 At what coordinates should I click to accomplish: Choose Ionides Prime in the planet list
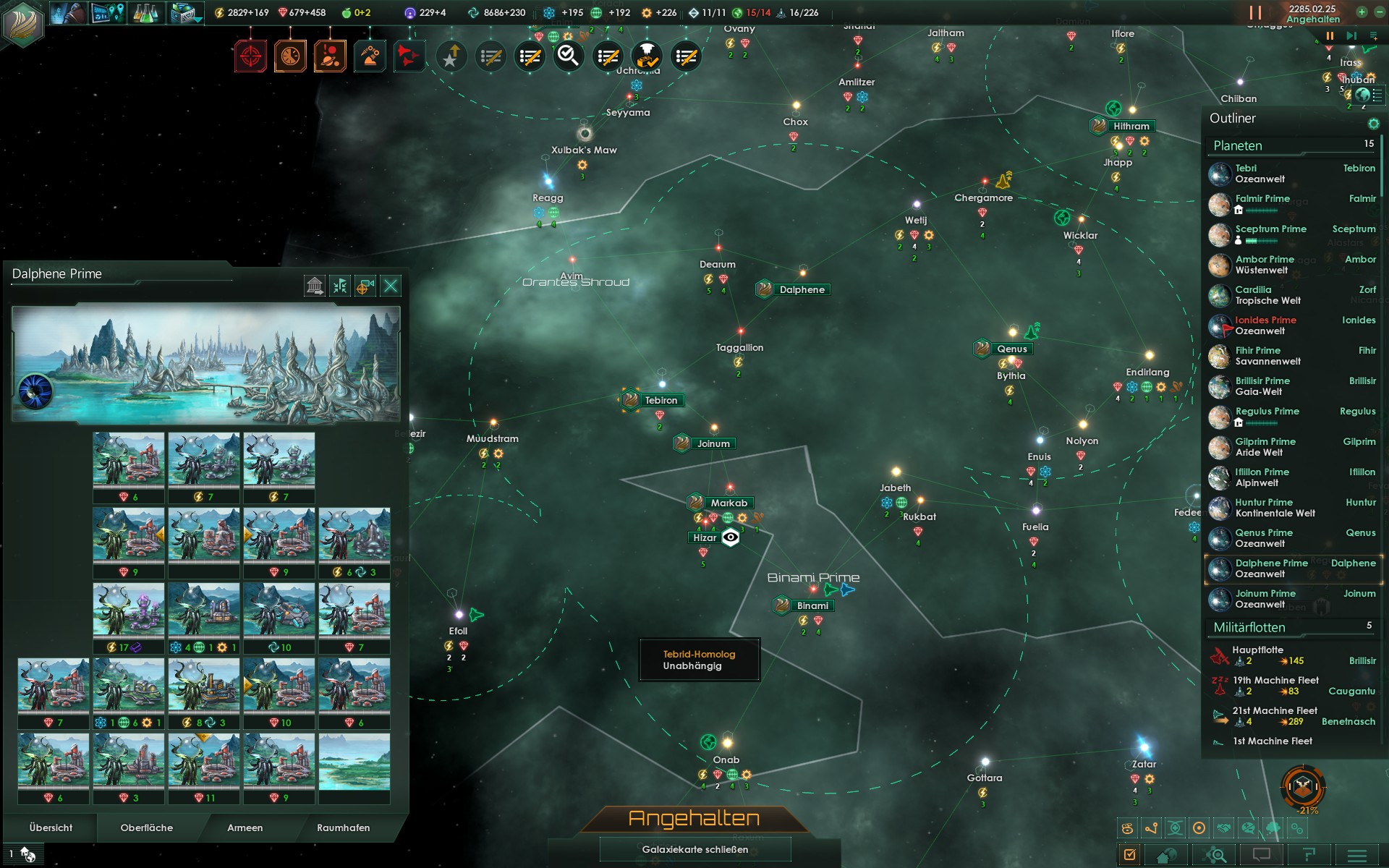pyautogui.click(x=1265, y=320)
